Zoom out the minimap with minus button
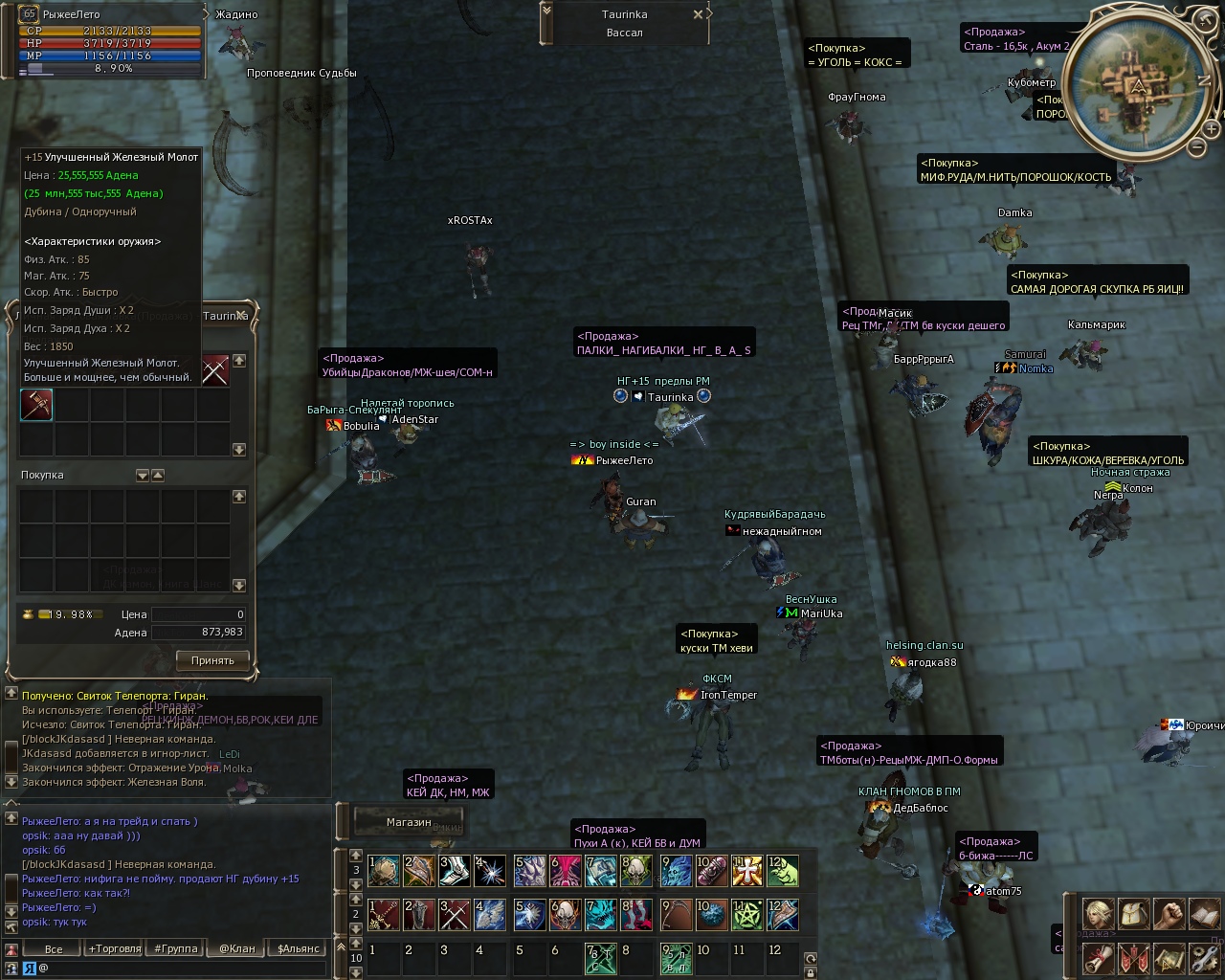This screenshot has width=1225, height=980. pos(1196,146)
